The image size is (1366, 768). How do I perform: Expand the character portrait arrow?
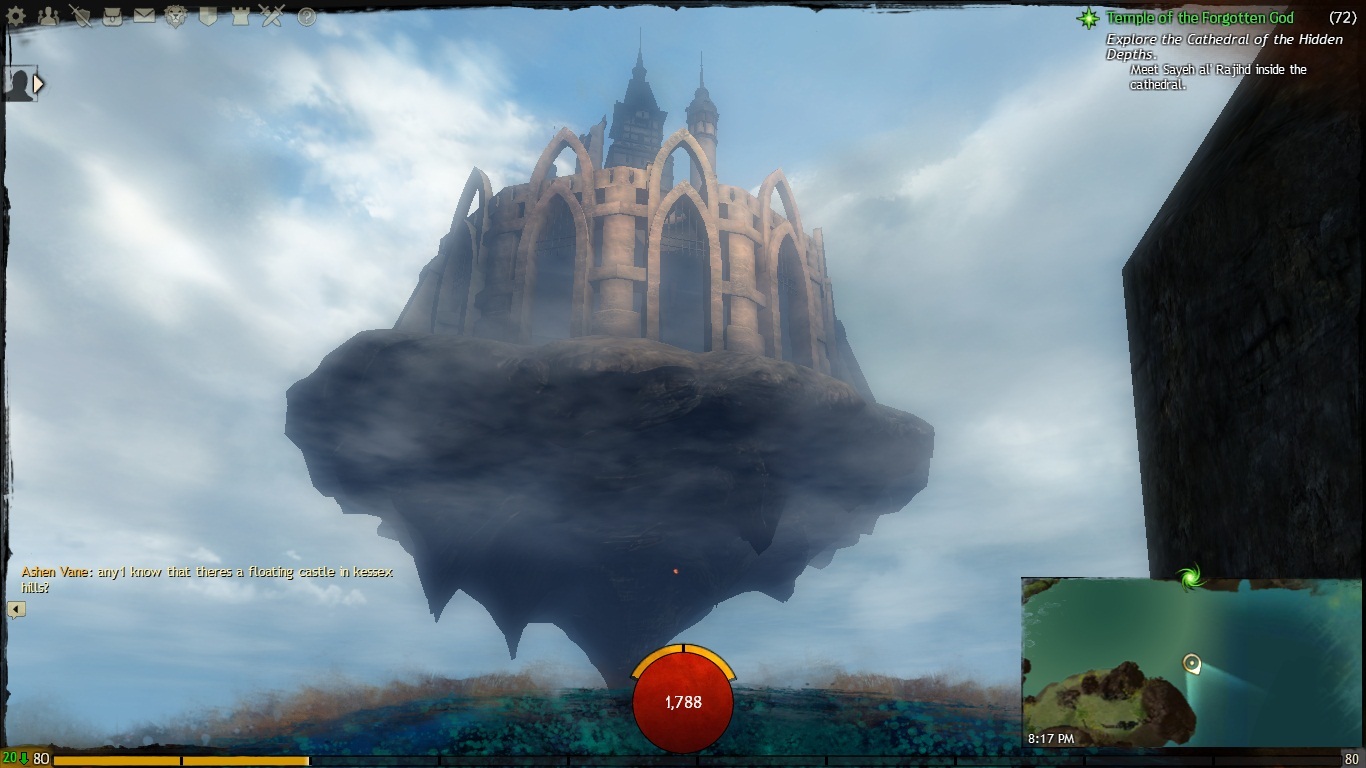coord(38,84)
